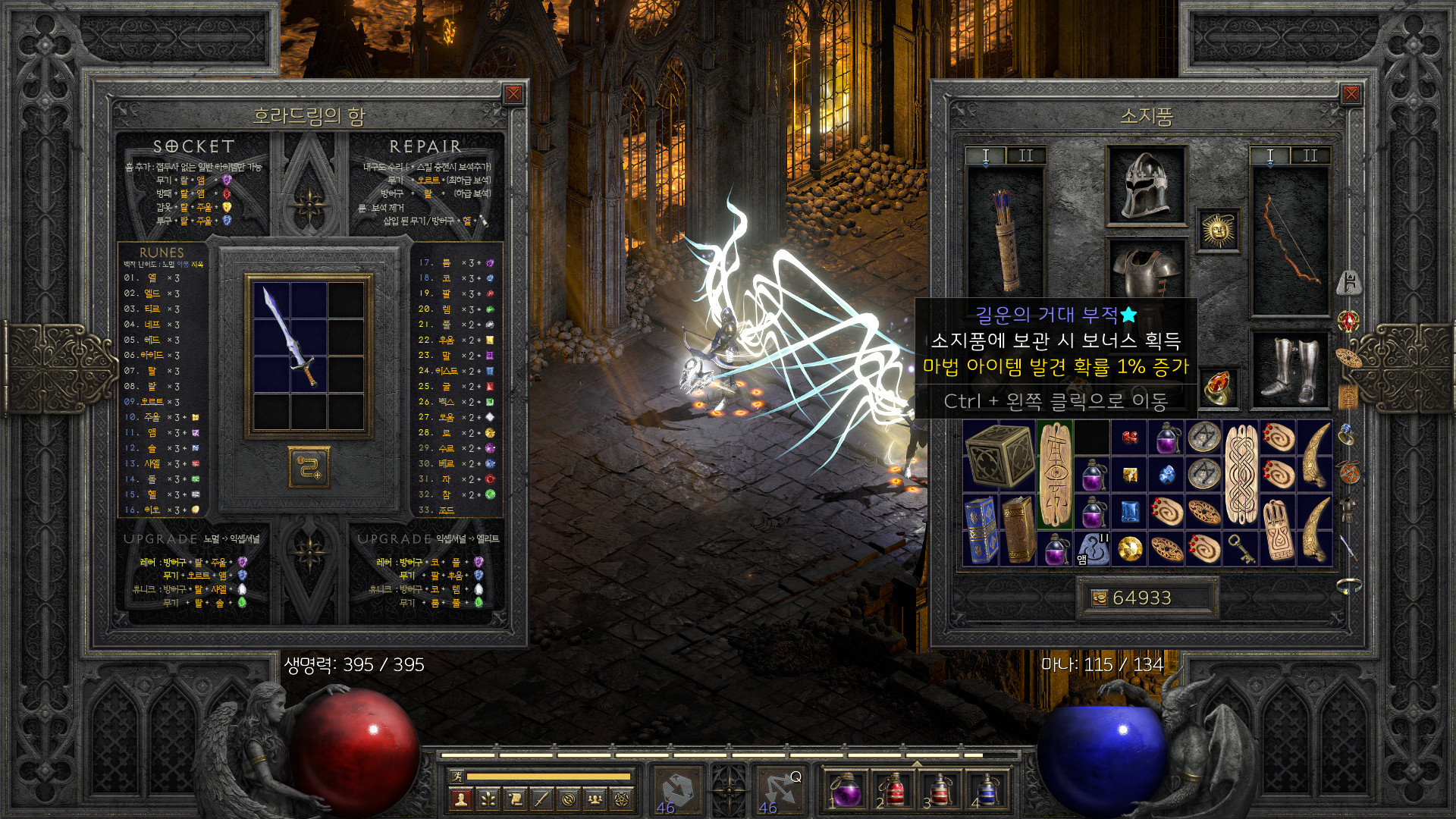
Task: Open the party menu button
Action: coord(596,799)
